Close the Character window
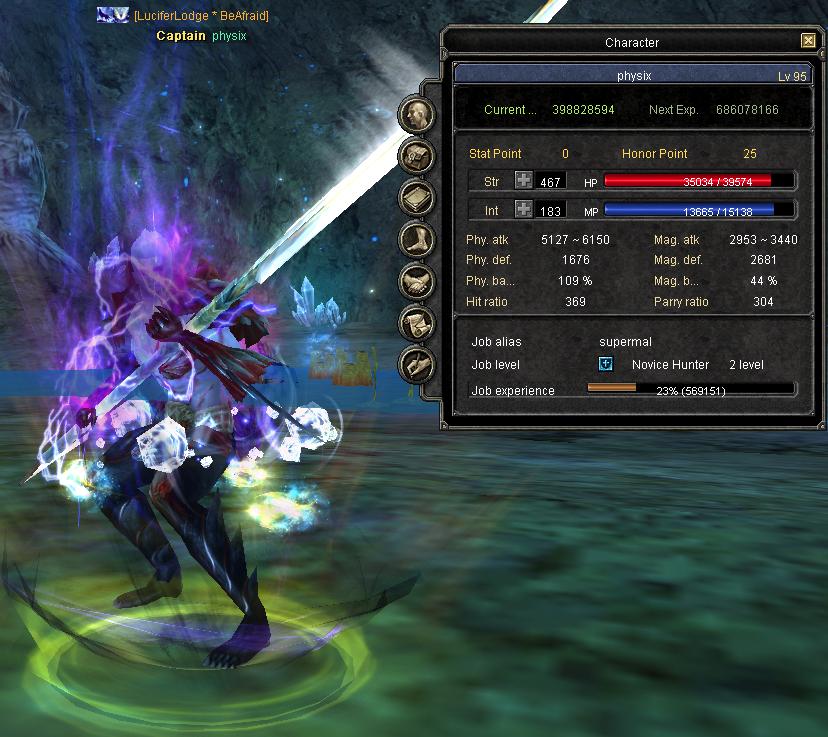This screenshot has height=737, width=828. coord(808,41)
